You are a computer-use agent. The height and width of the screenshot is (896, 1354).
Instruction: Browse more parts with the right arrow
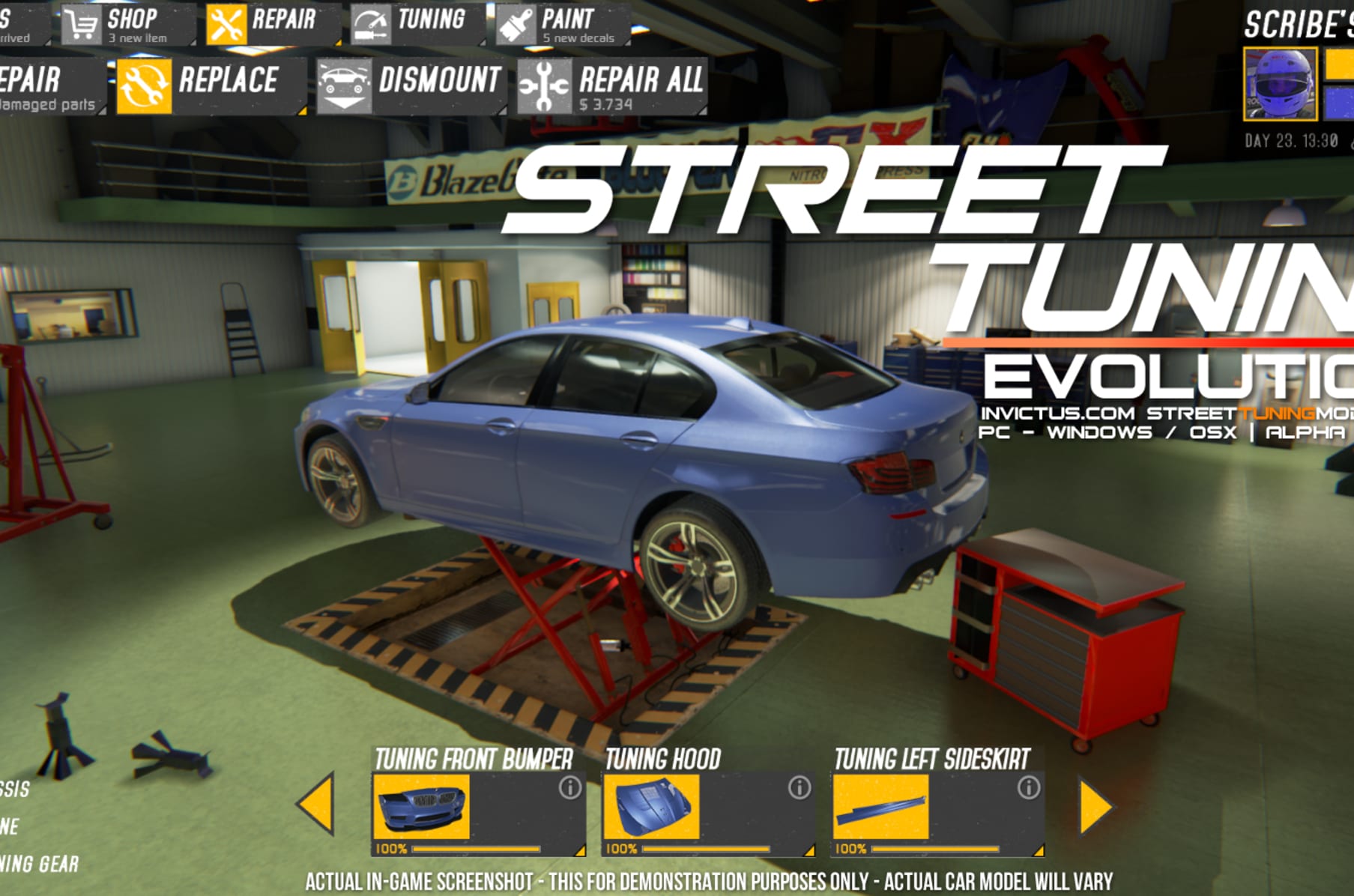[x=1094, y=805]
